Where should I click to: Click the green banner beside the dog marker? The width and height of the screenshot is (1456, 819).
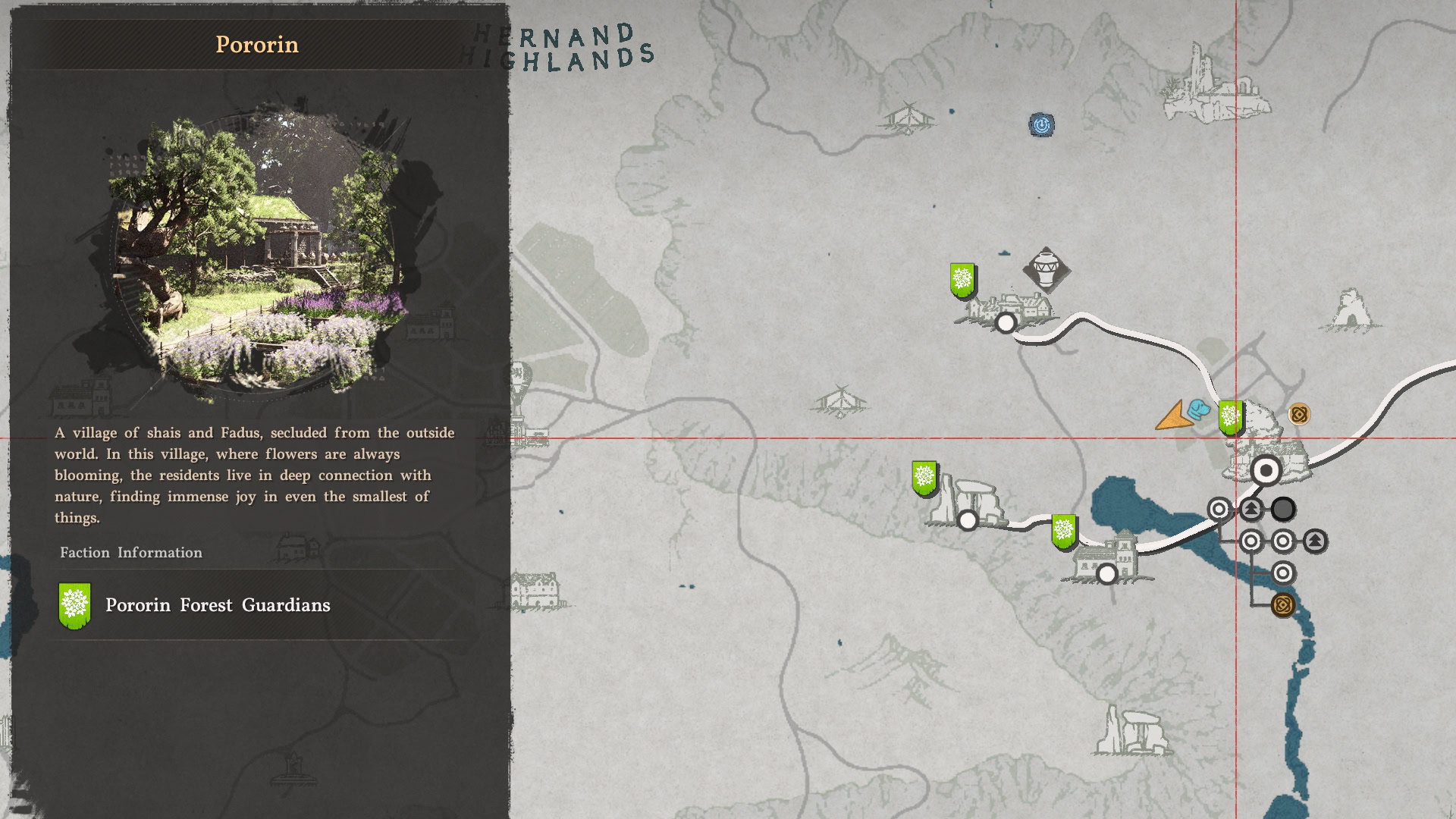[x=1230, y=418]
